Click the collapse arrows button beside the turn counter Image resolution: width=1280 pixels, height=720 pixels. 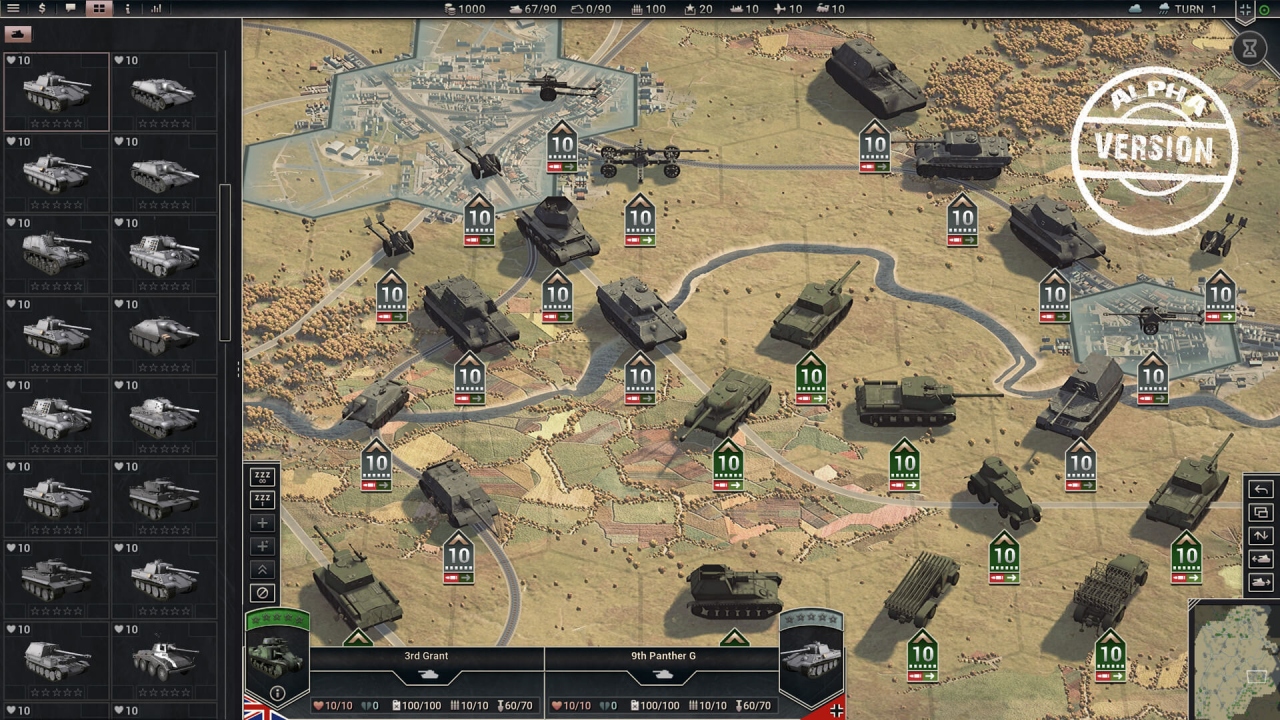click(1244, 10)
